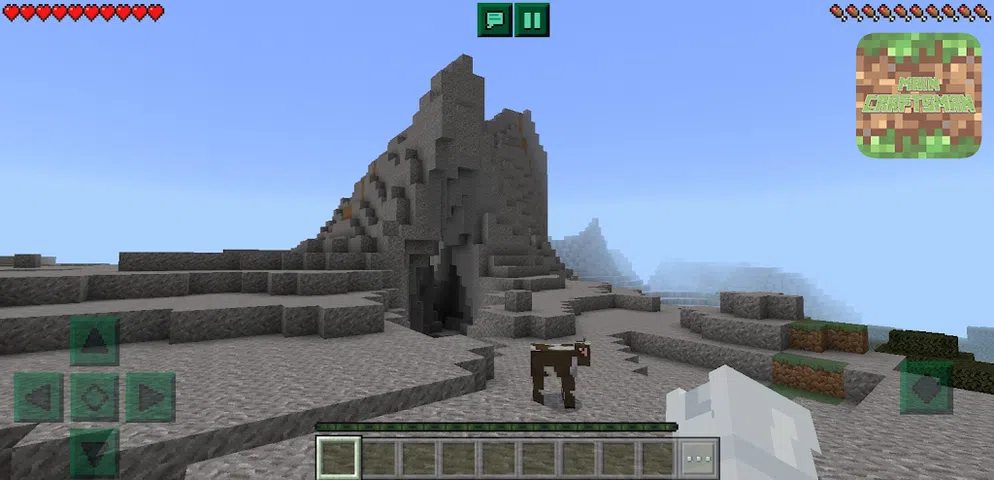
Task: Tap the jump button
Action: 926,387
